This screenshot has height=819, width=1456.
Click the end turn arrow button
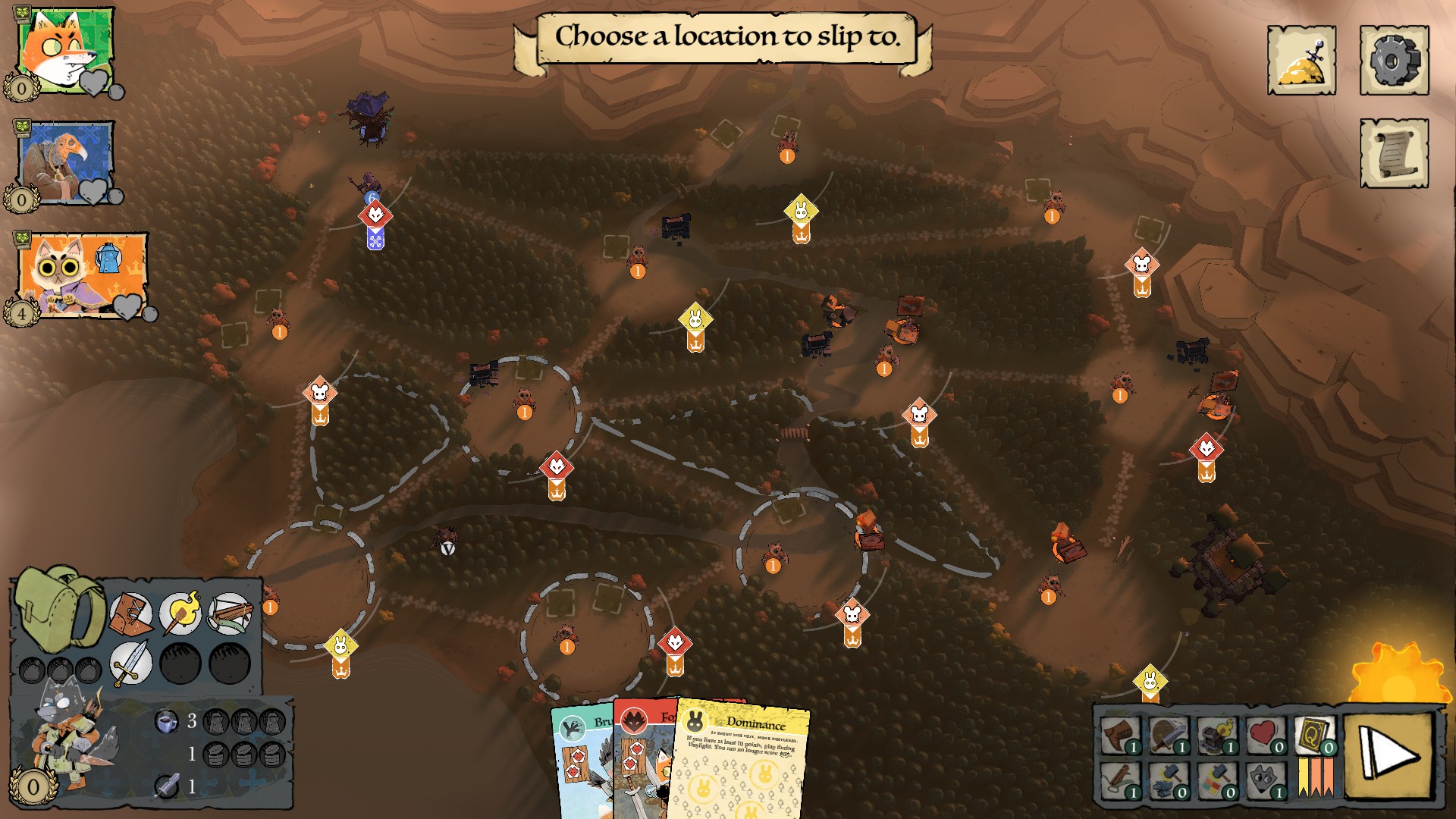pos(1389,755)
